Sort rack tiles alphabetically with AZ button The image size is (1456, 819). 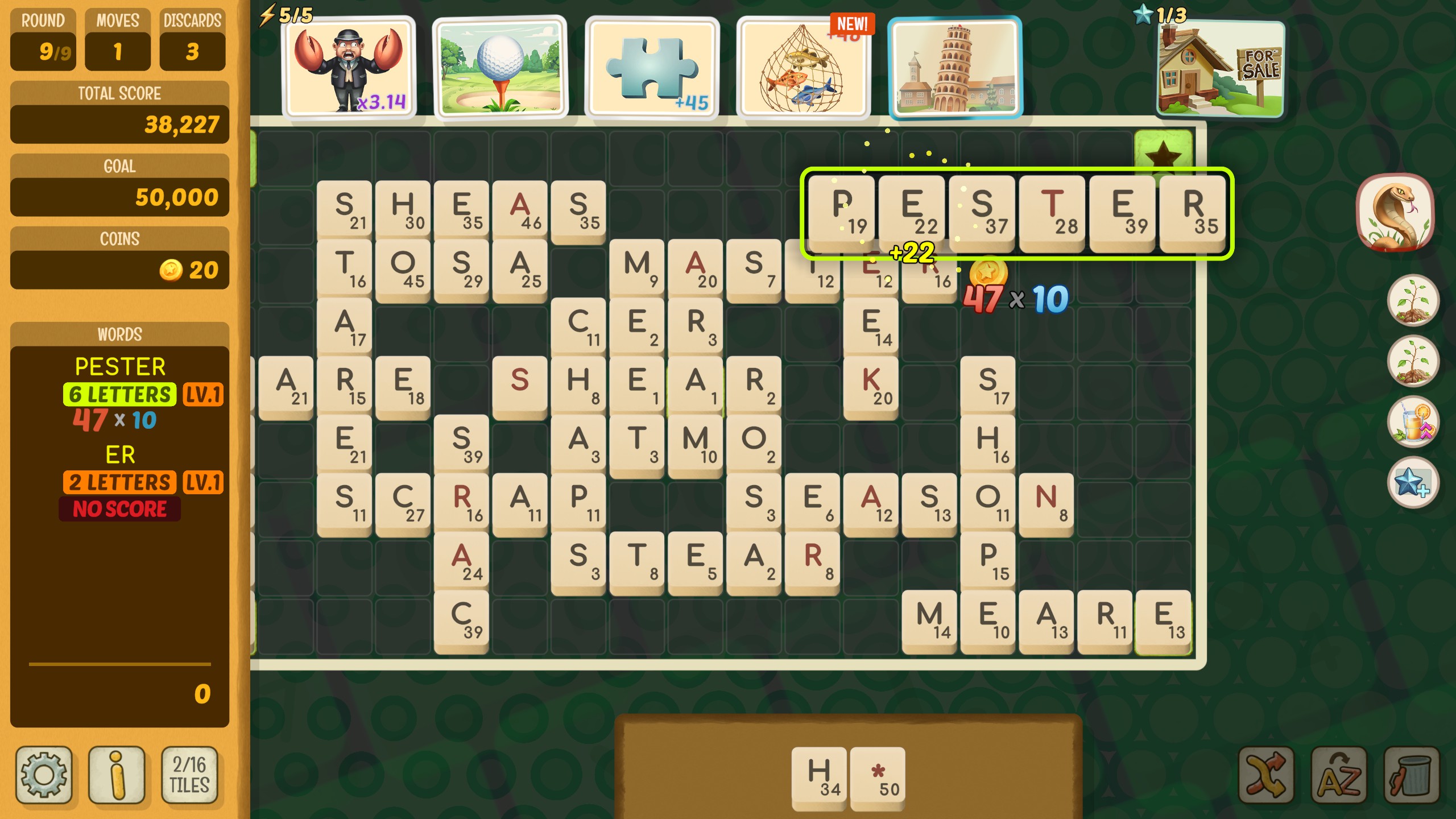tap(1339, 775)
